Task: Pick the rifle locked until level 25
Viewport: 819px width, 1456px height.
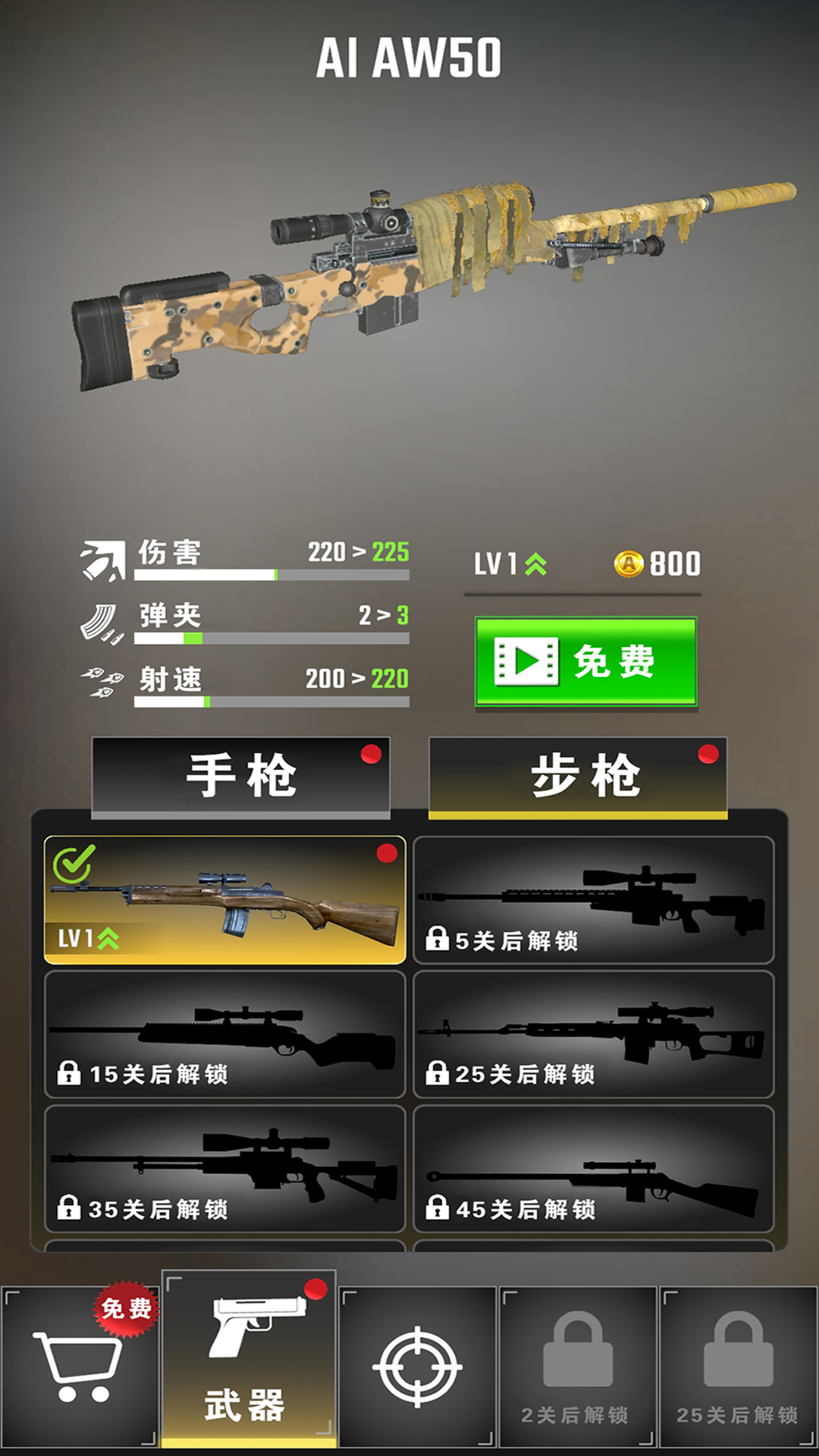Action: pyautogui.click(x=593, y=1034)
